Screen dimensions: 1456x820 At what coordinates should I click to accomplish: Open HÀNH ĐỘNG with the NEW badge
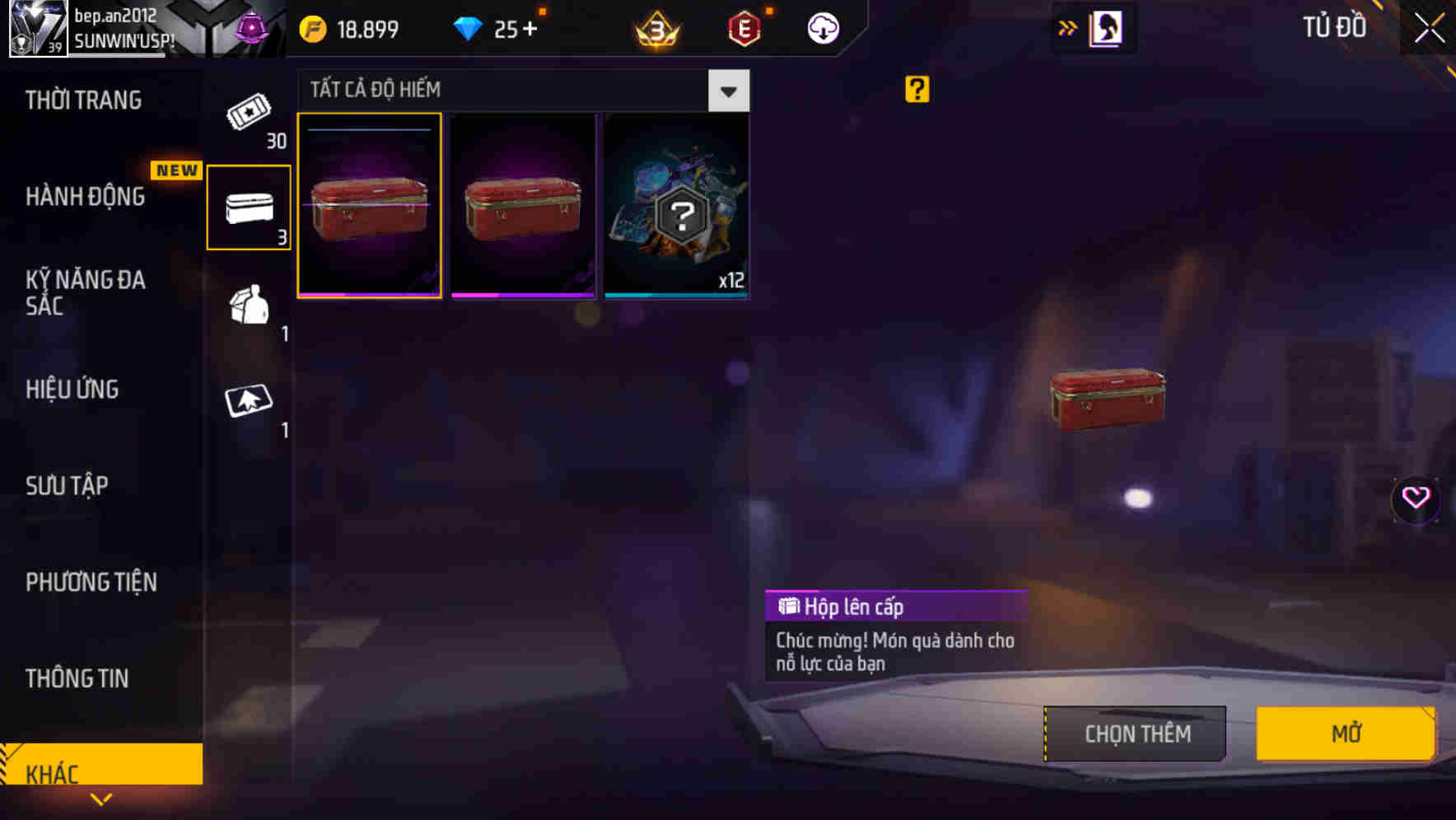85,197
